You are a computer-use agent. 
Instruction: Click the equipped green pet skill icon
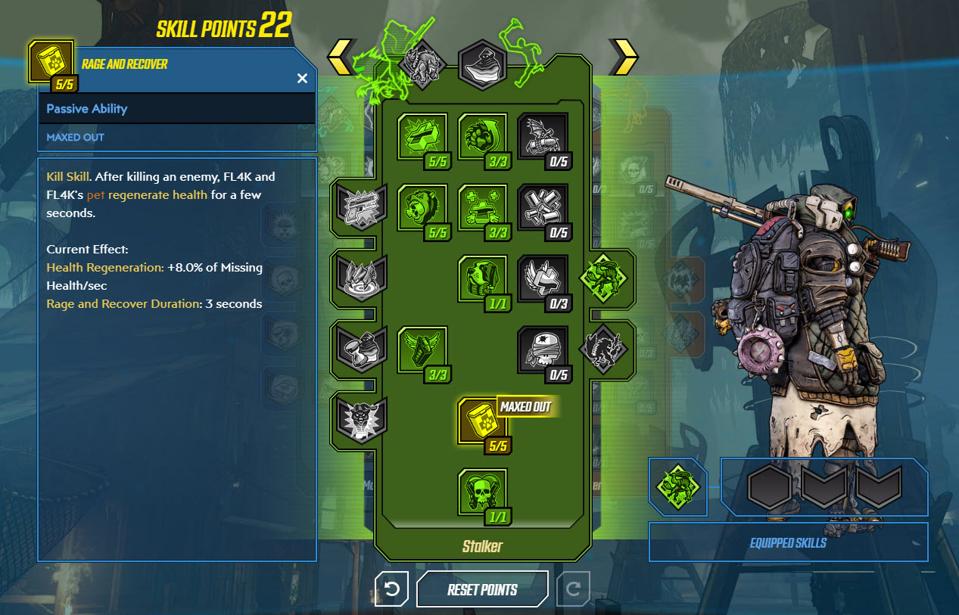click(677, 487)
